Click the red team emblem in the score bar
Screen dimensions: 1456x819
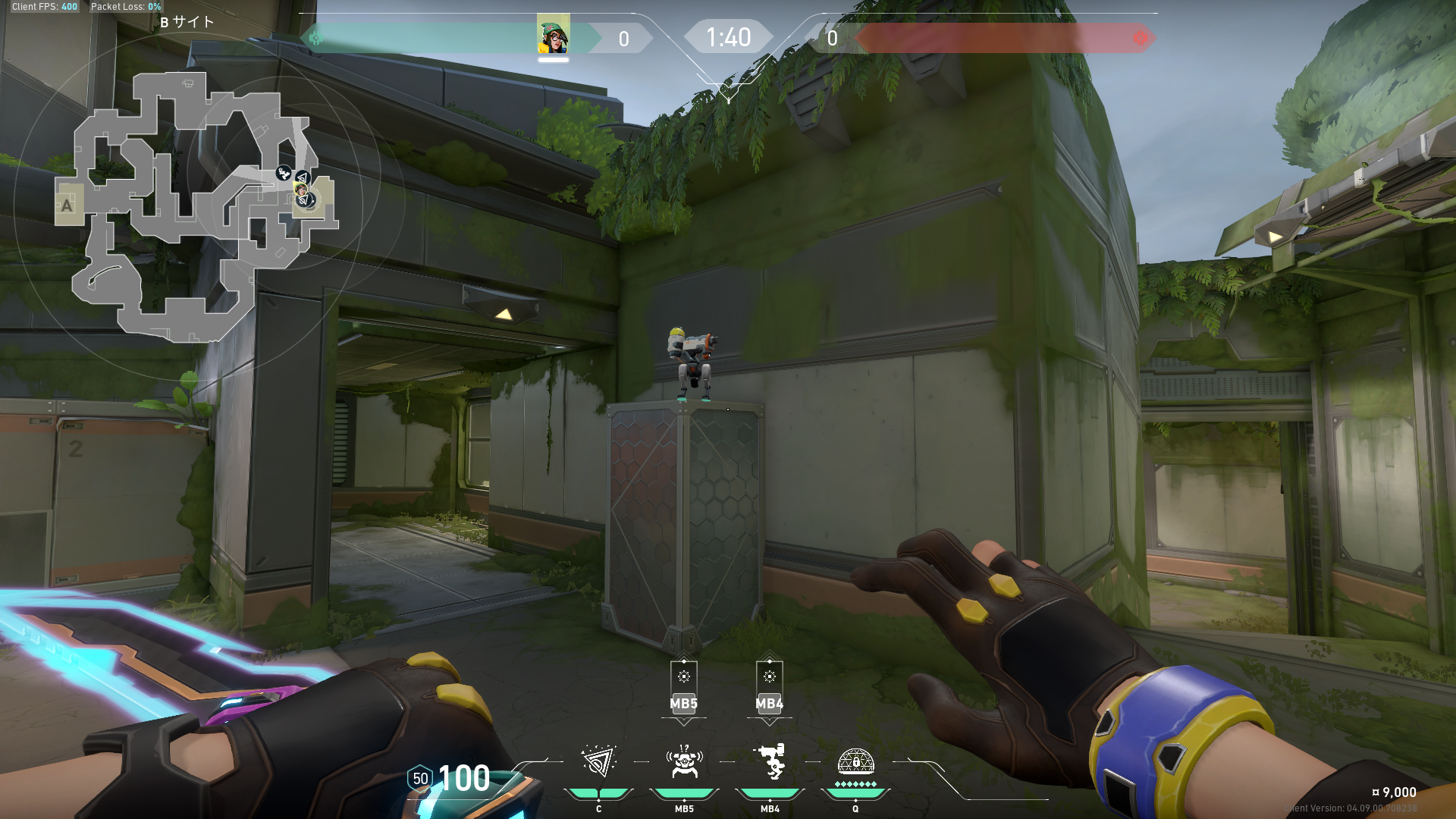1140,38
